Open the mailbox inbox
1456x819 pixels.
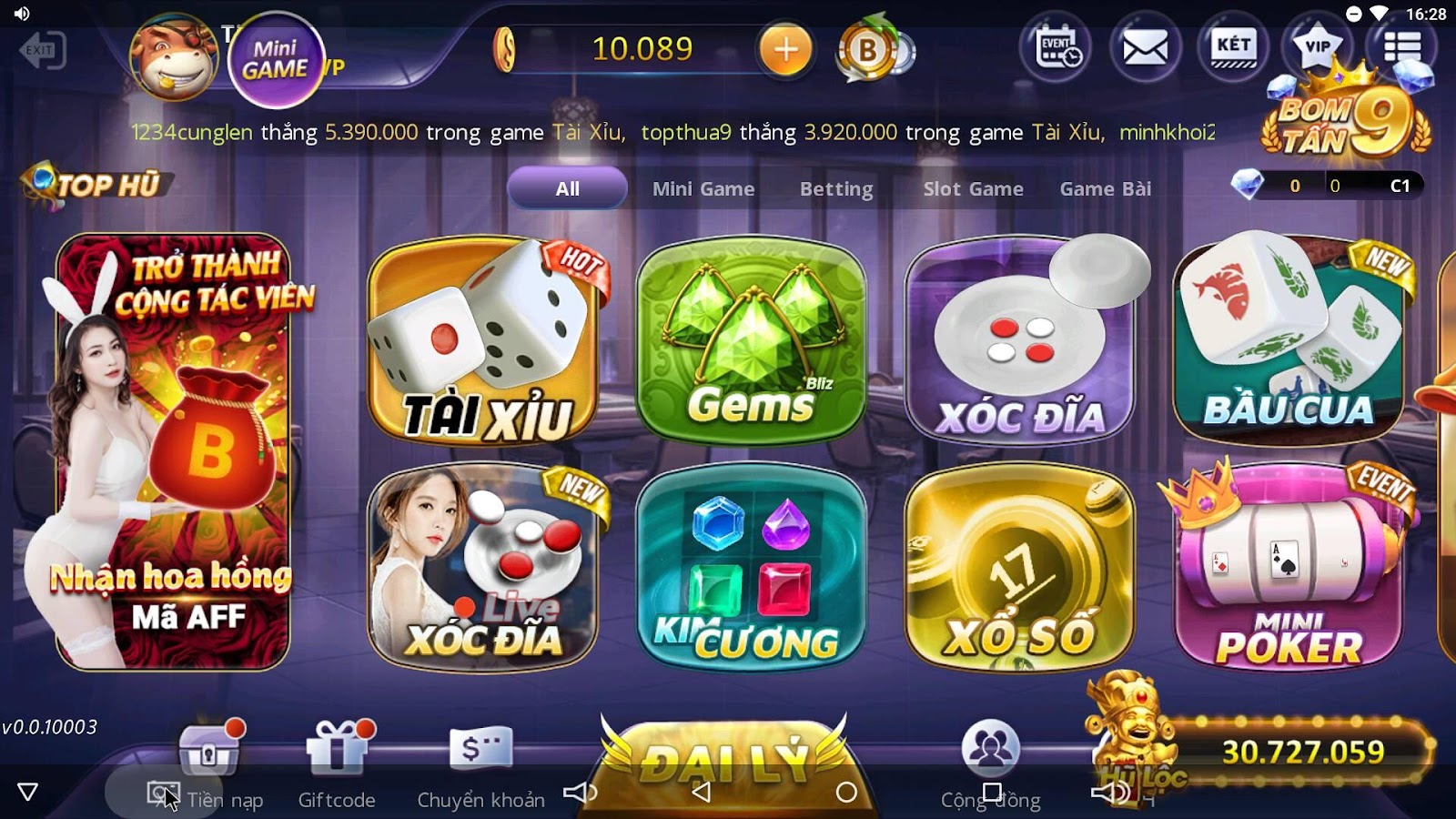pos(1145,45)
